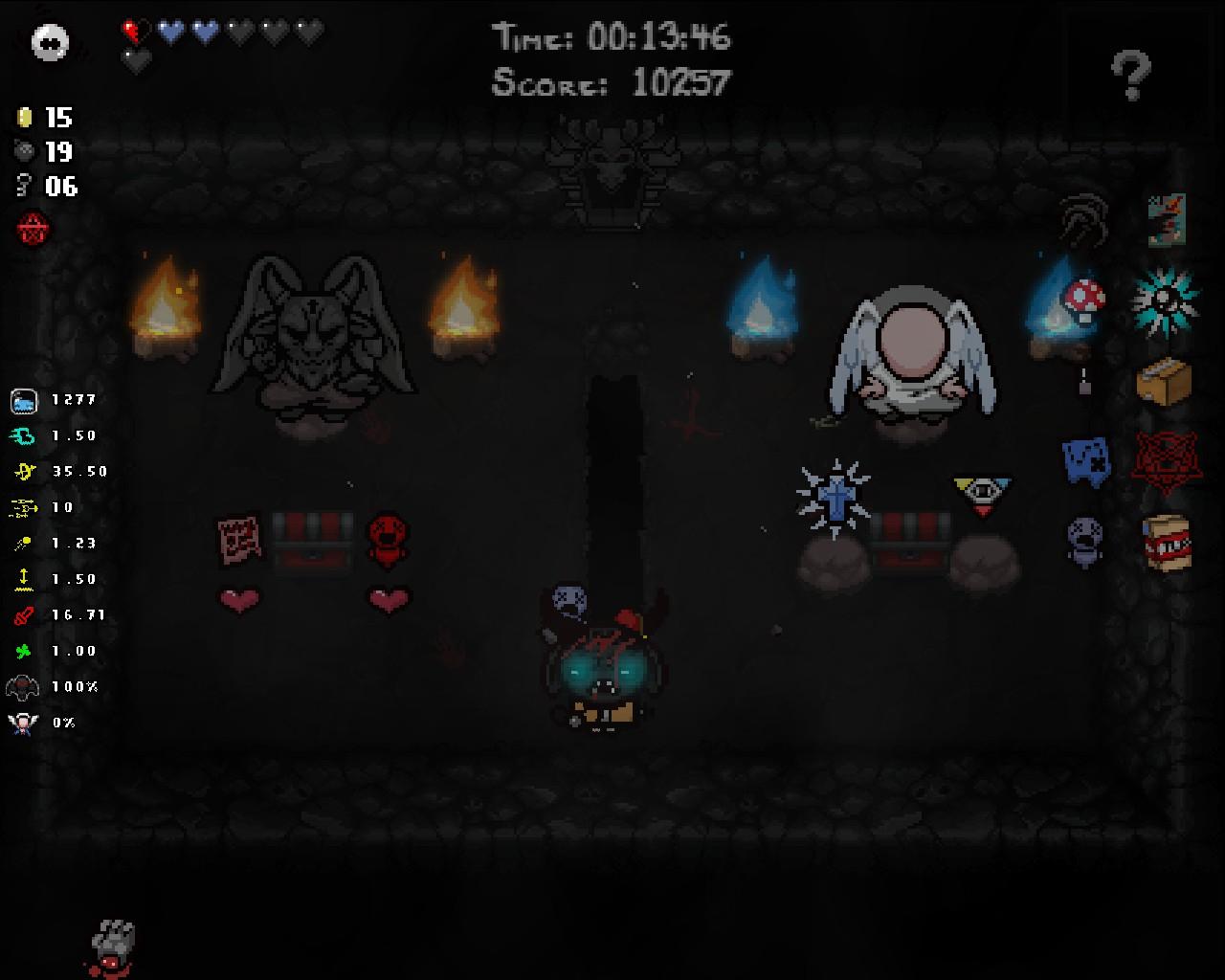Pick up the red heart below the chest
This screenshot has width=1225, height=980.
coord(238,598)
